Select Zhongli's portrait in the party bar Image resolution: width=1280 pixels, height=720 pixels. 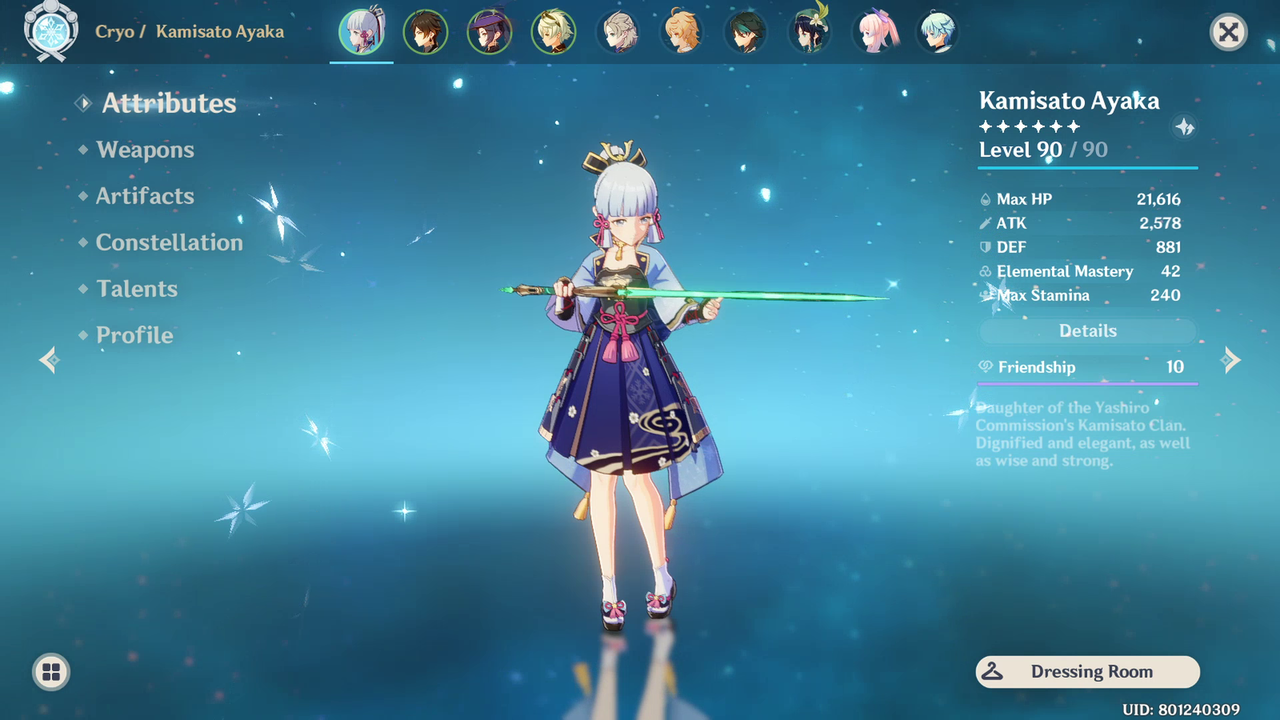pos(425,32)
